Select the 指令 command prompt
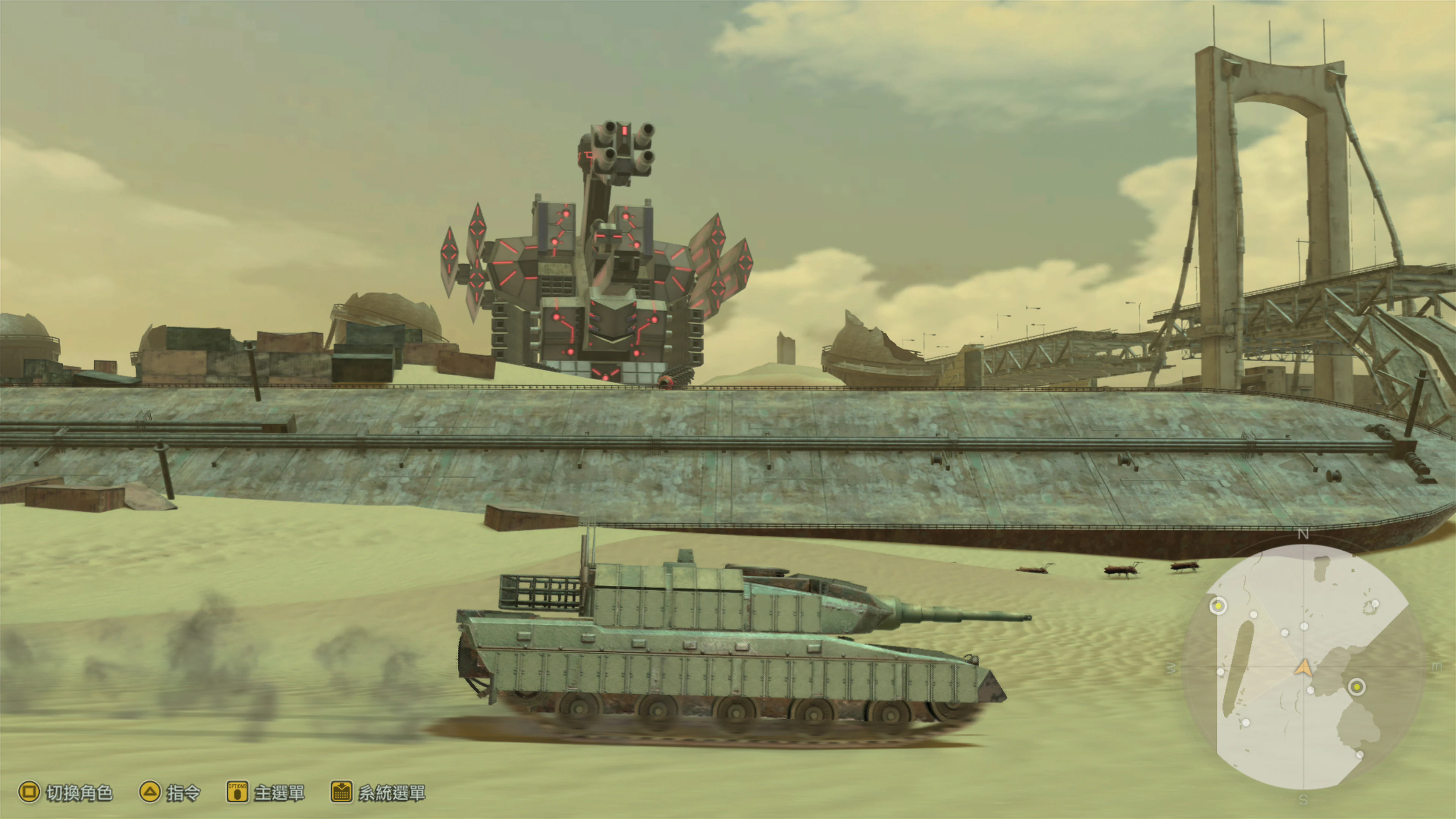1456x819 pixels. (x=184, y=793)
